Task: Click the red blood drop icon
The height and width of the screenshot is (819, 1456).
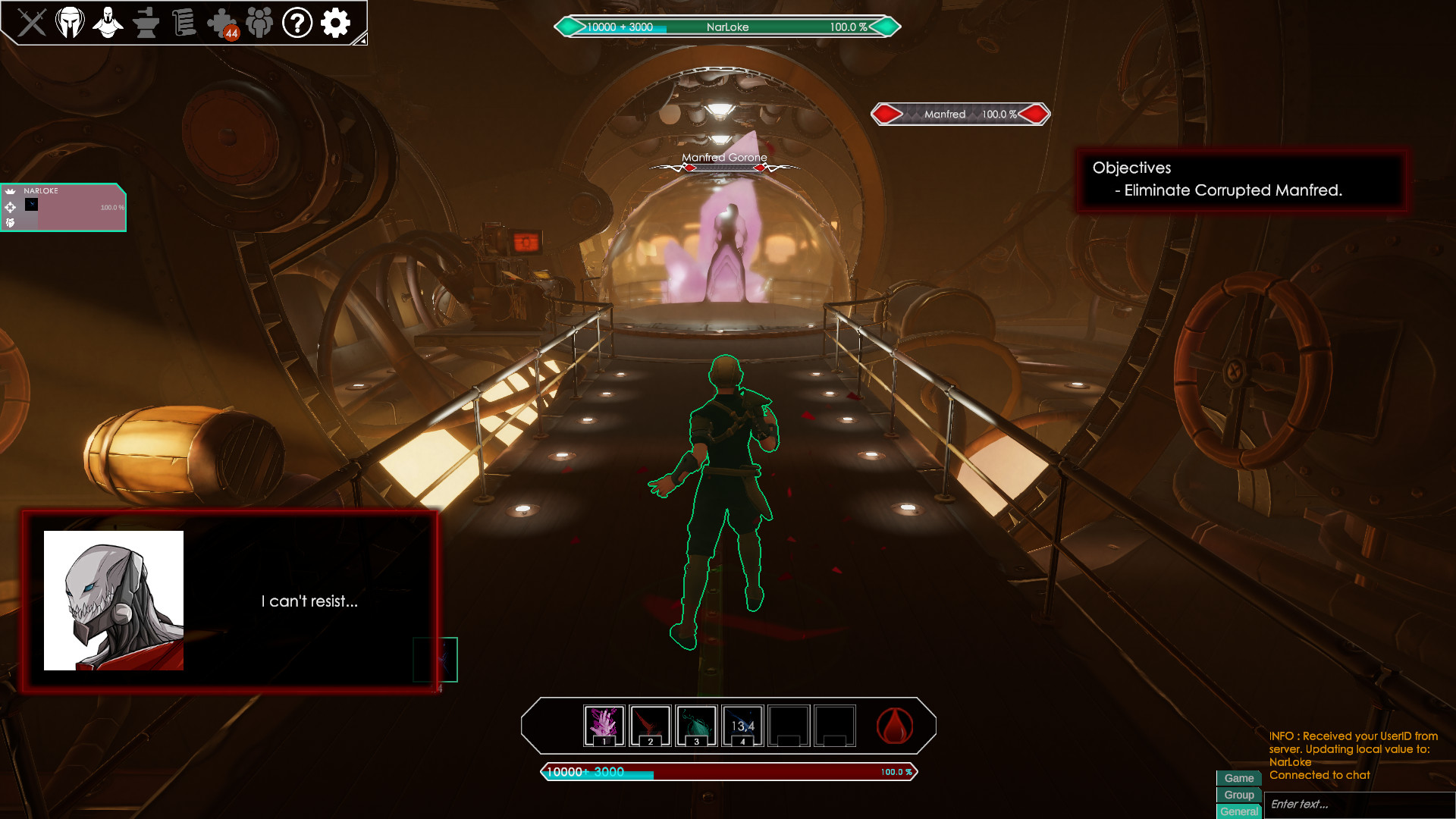Action: tap(895, 726)
